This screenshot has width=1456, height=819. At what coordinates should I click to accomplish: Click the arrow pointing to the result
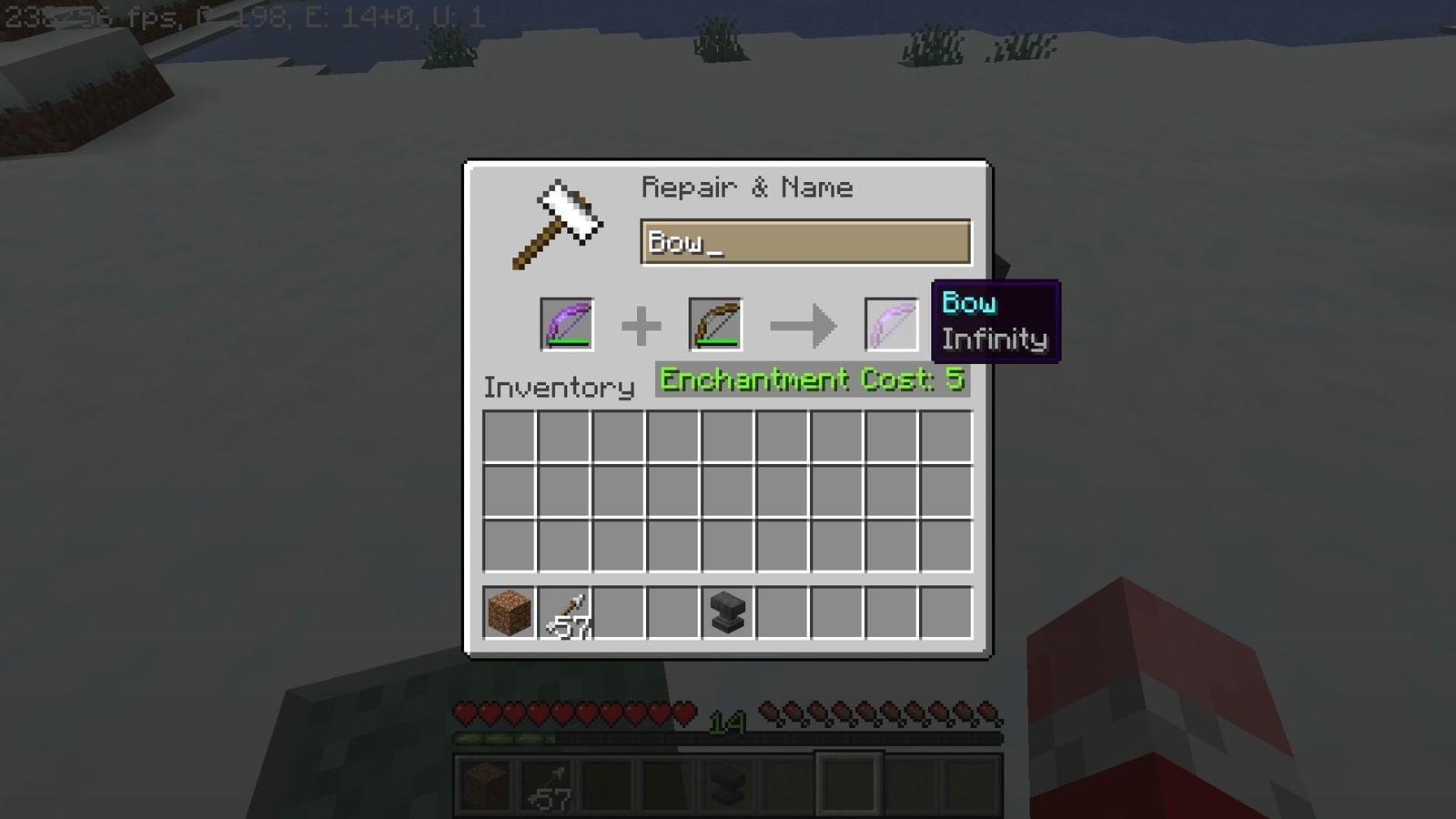[x=804, y=325]
